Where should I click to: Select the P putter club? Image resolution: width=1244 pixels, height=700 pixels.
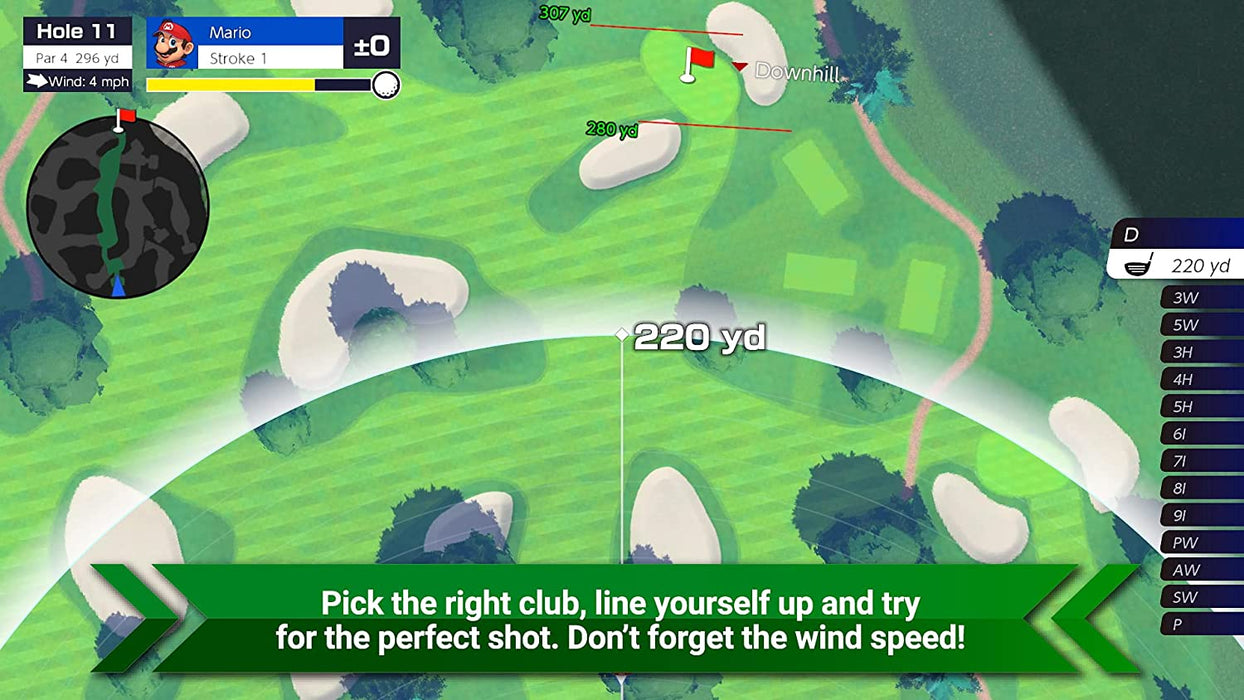[1200, 624]
